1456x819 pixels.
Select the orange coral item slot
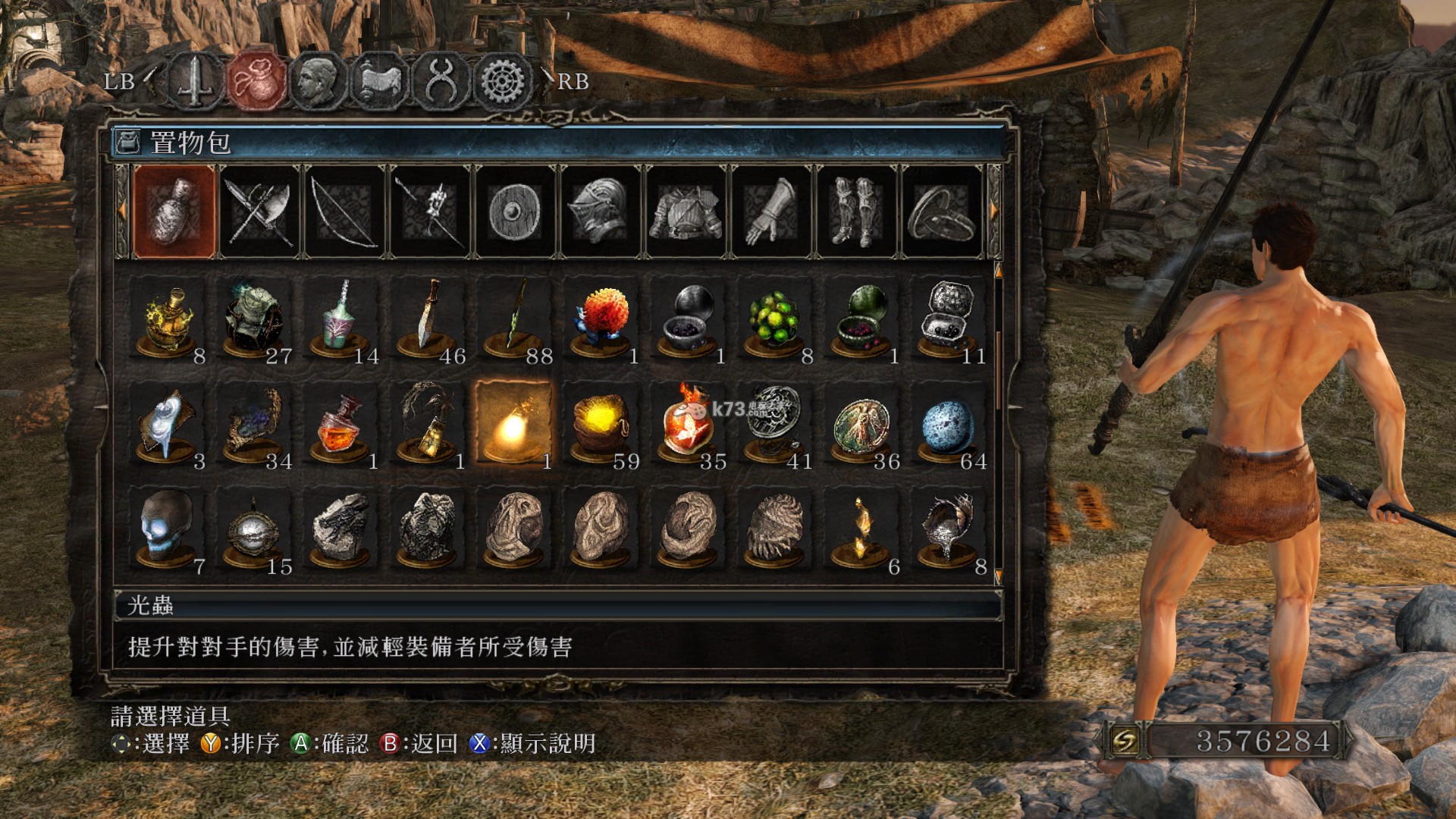(601, 318)
